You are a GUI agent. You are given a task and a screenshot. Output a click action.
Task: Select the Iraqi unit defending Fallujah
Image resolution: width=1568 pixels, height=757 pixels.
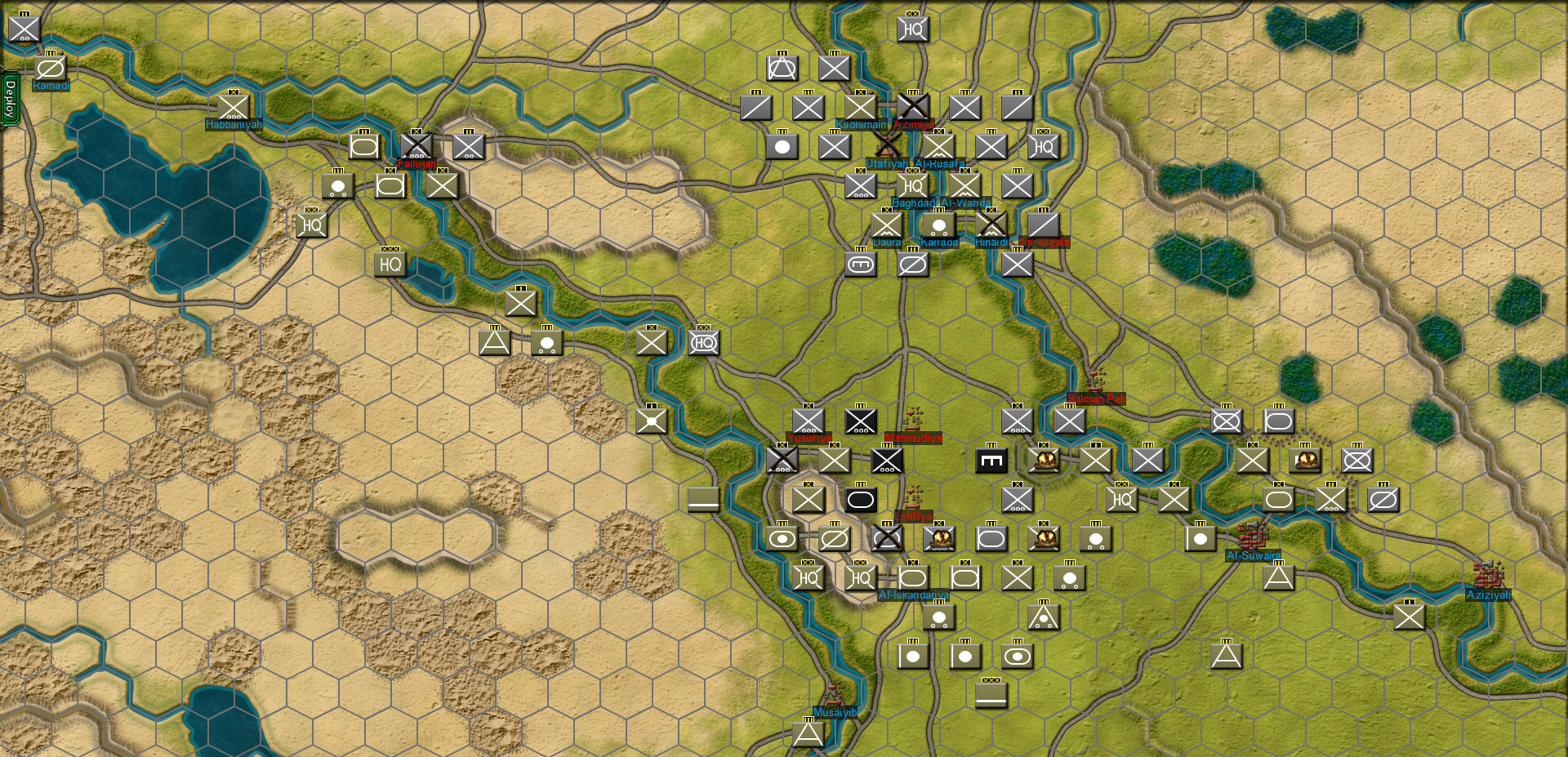click(x=418, y=147)
